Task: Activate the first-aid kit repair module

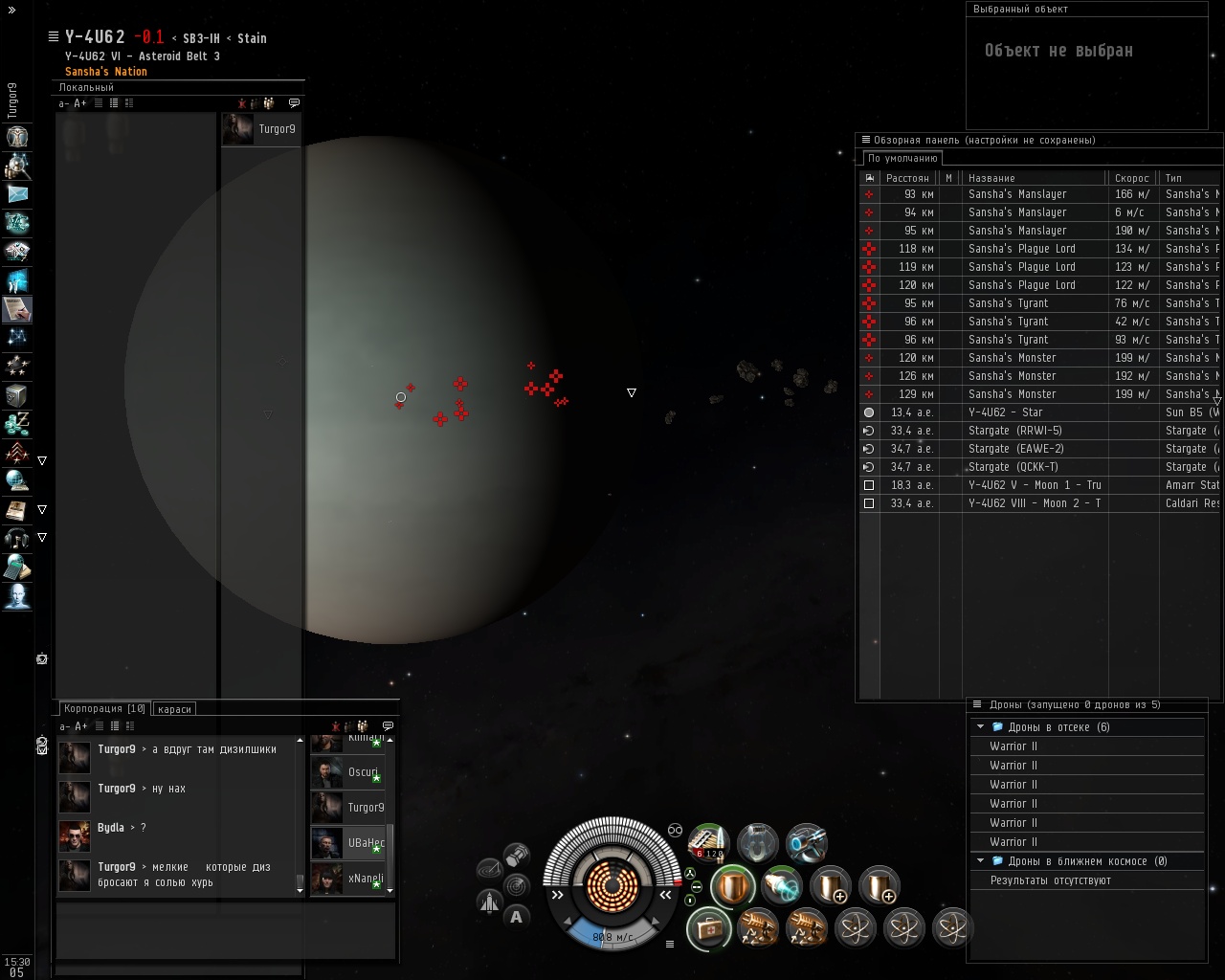Action: coord(709,928)
